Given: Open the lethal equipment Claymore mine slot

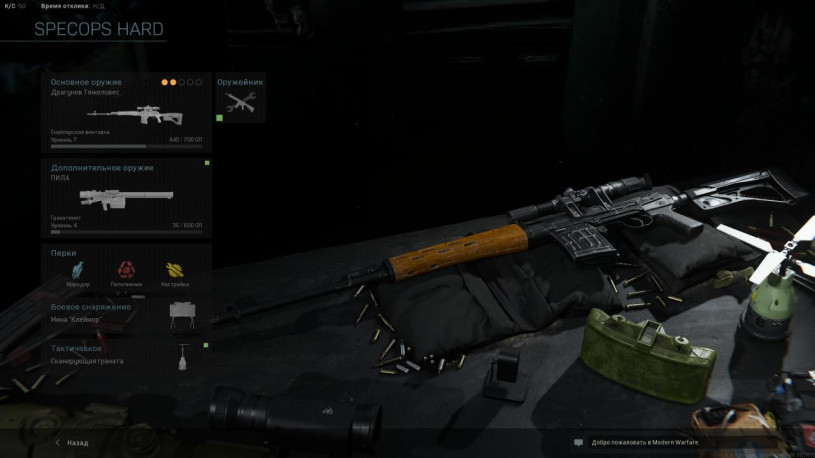Looking at the screenshot, I should 126,314.
